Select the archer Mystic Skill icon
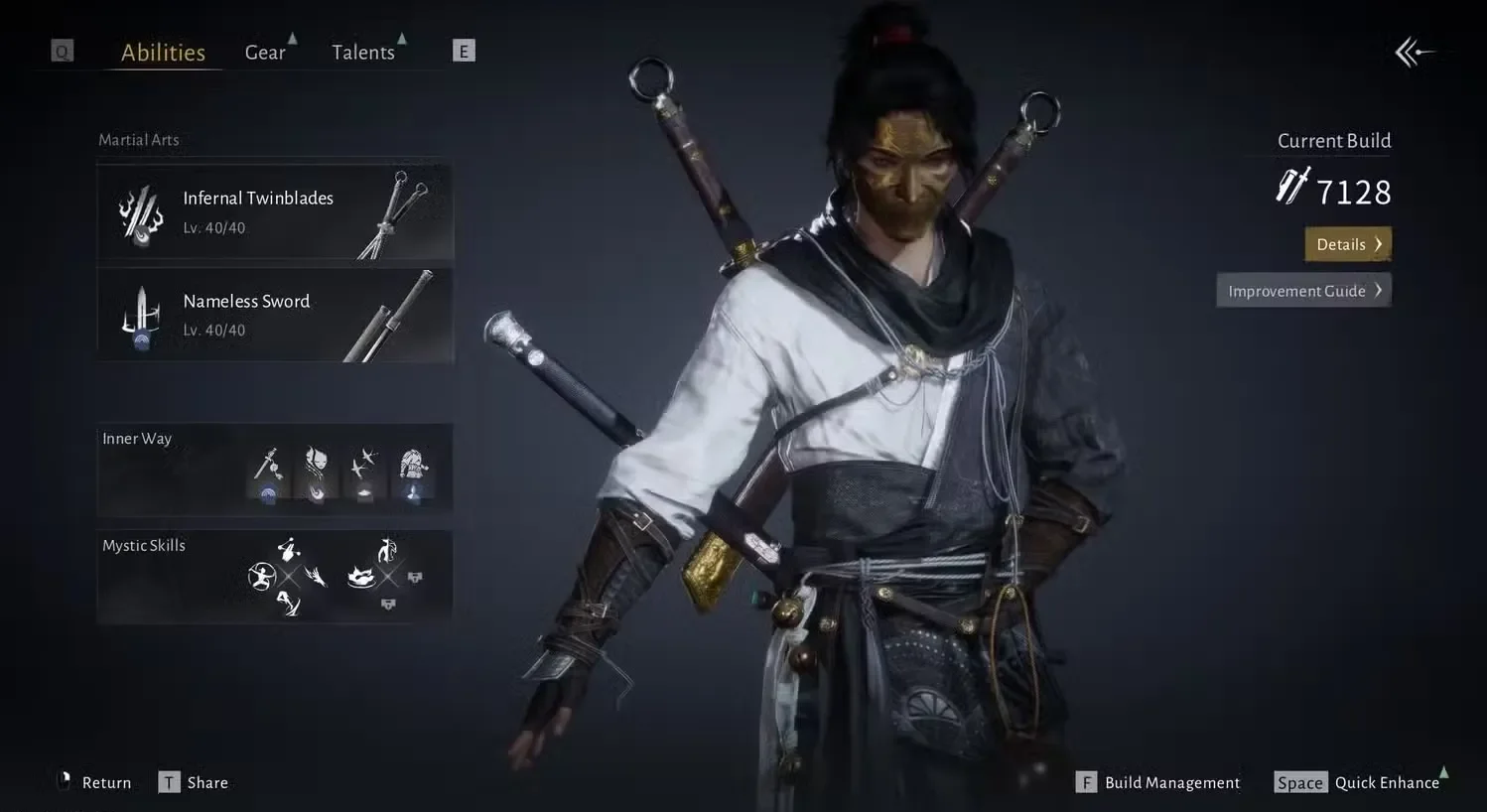1487x812 pixels. (x=262, y=576)
